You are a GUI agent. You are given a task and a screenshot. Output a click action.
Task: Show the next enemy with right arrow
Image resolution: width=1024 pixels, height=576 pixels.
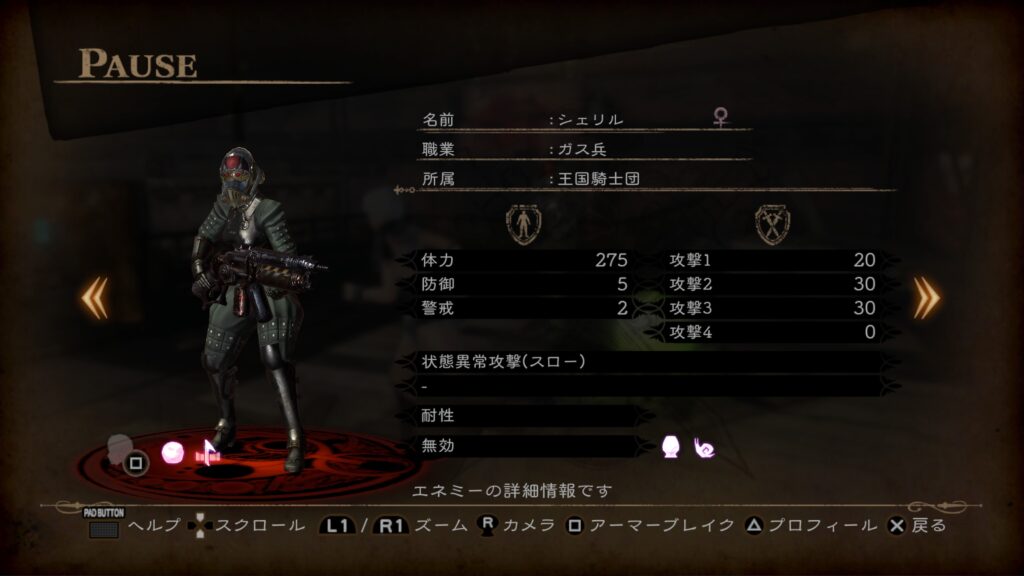tap(927, 297)
